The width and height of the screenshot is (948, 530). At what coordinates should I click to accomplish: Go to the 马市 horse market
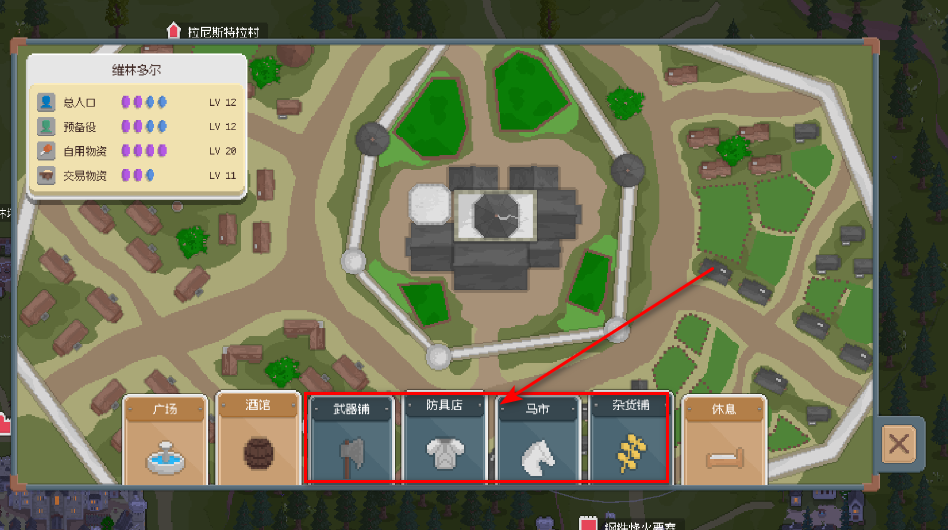537,442
